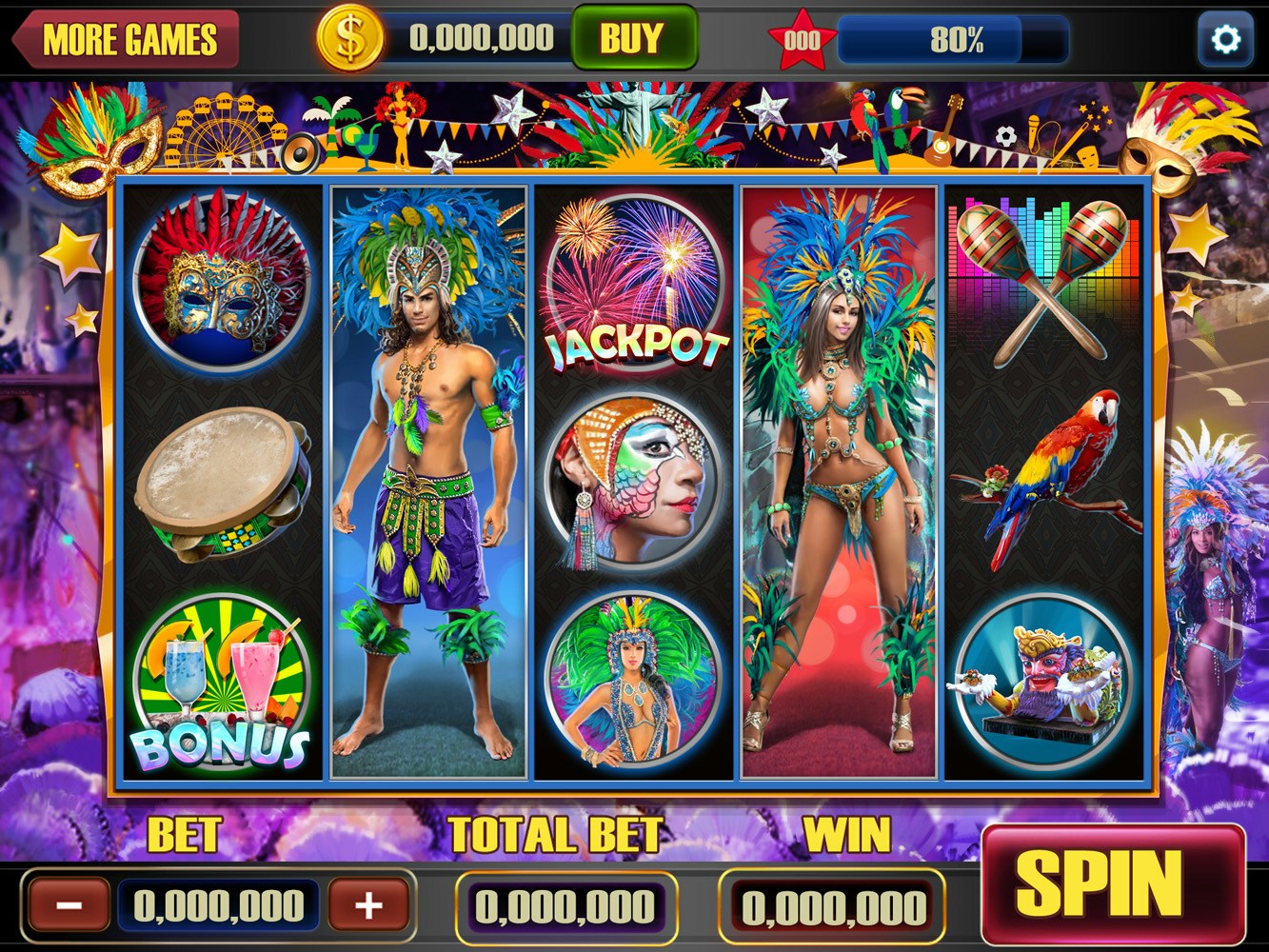The width and height of the screenshot is (1269, 952).
Task: Open the BUY coins screen
Action: click(x=634, y=38)
